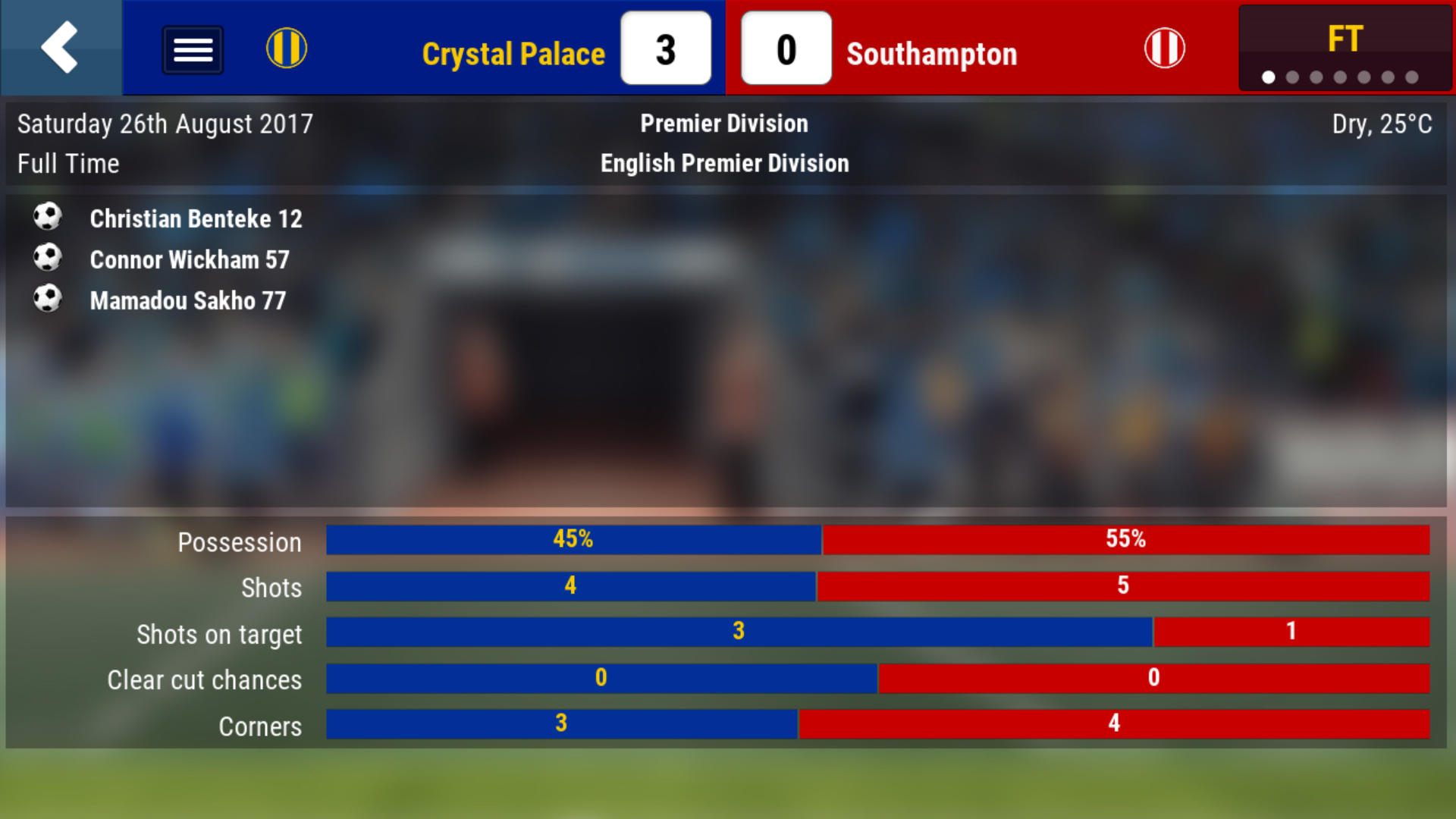
Task: Open the Southampton team name
Action: pyautogui.click(x=931, y=54)
